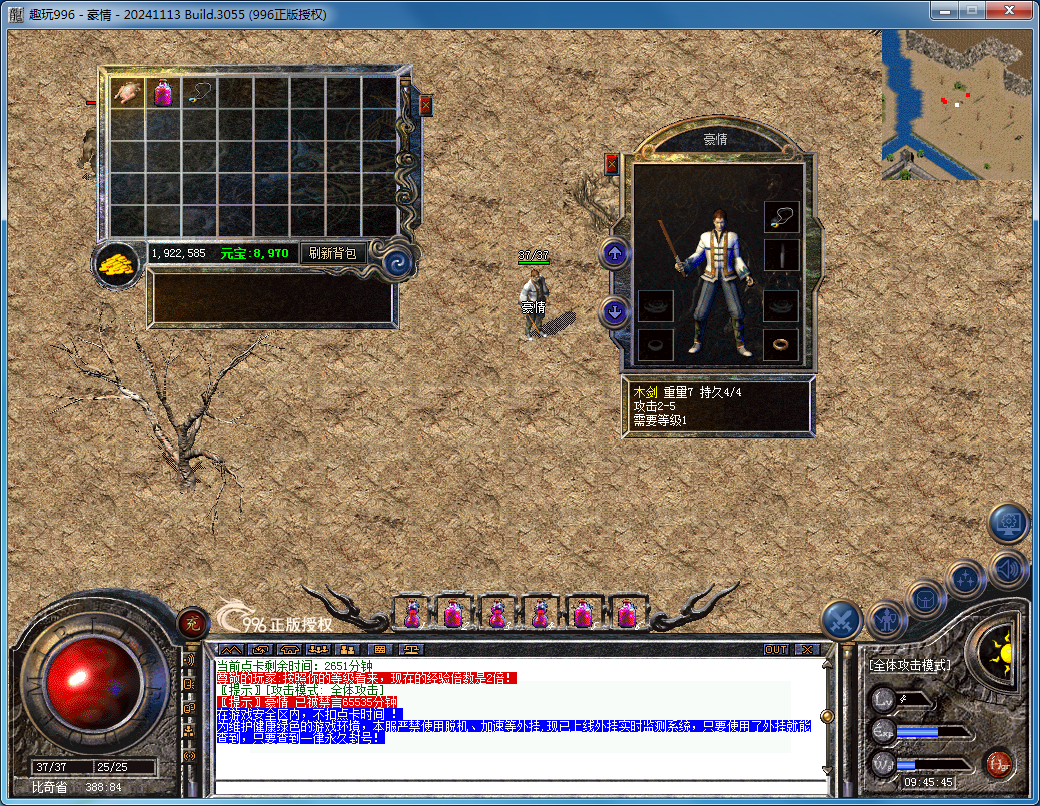Select the chicken meat item slot
Screen dimensions: 1040x806
(127, 93)
